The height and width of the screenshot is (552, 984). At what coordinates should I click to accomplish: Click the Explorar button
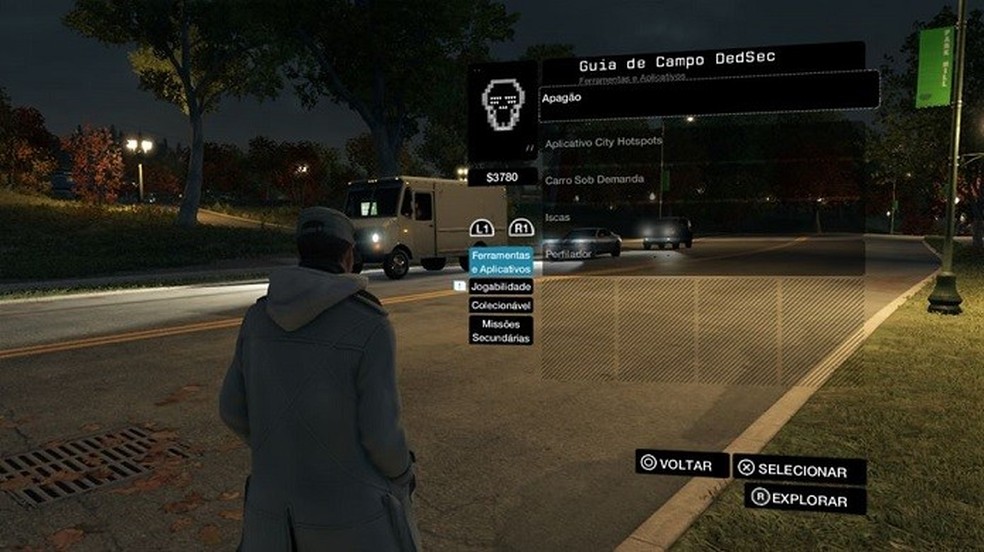(804, 500)
